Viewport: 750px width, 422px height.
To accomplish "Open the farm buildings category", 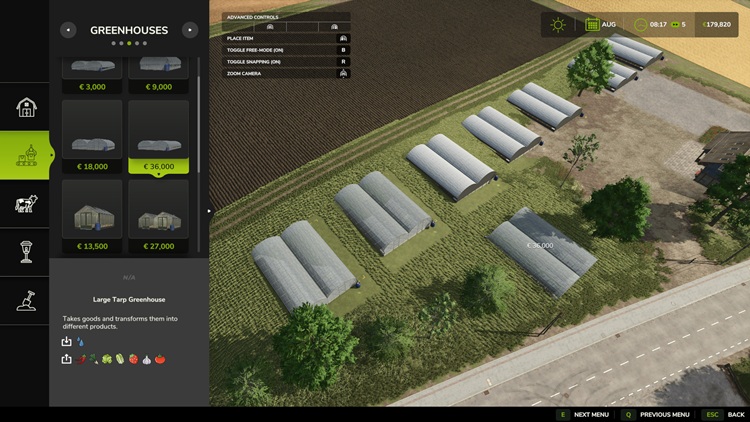I will pos(26,107).
